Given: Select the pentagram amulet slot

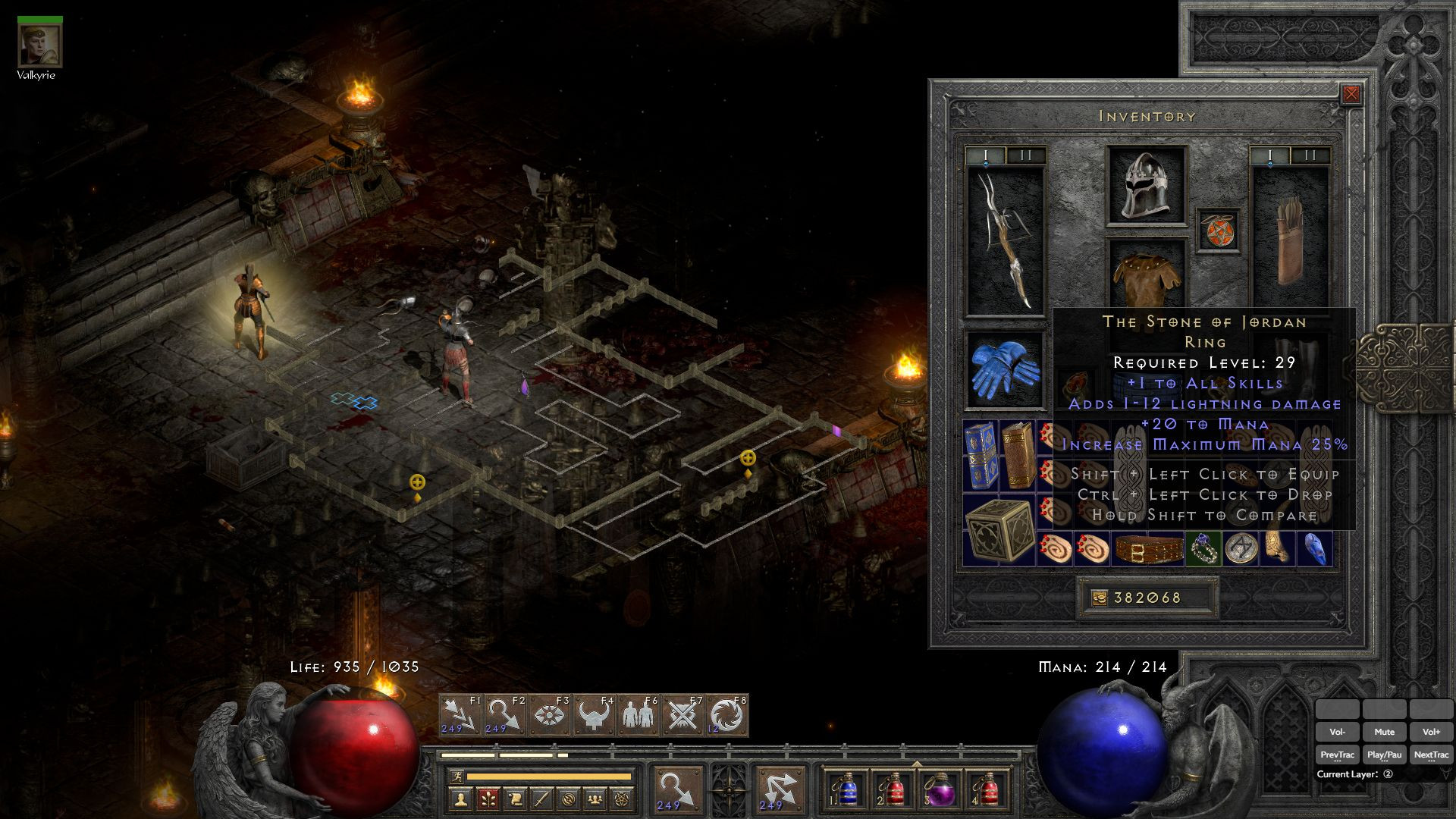Looking at the screenshot, I should [x=1219, y=231].
